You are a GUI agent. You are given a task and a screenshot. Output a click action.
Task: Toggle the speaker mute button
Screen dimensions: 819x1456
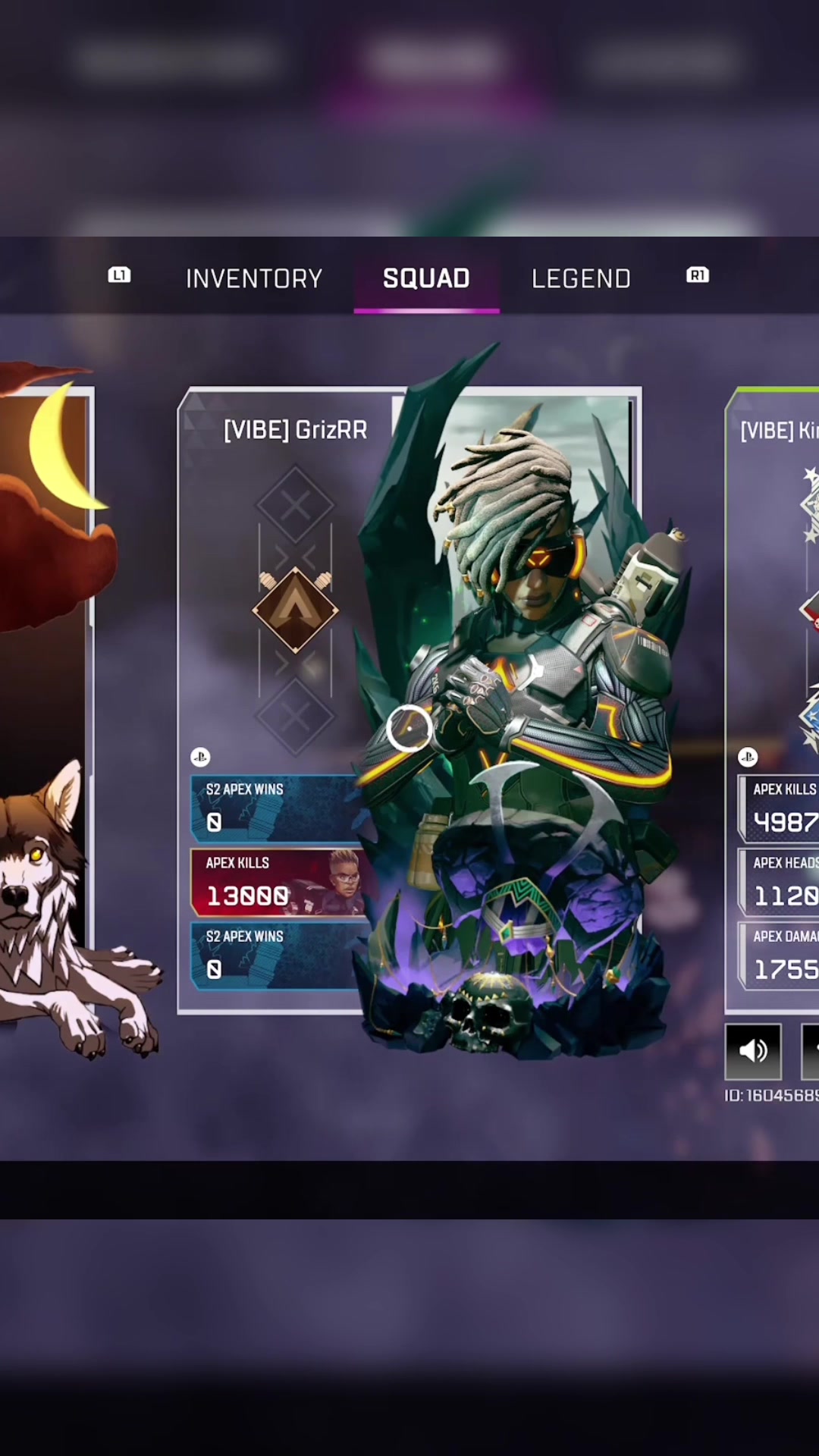(753, 1050)
